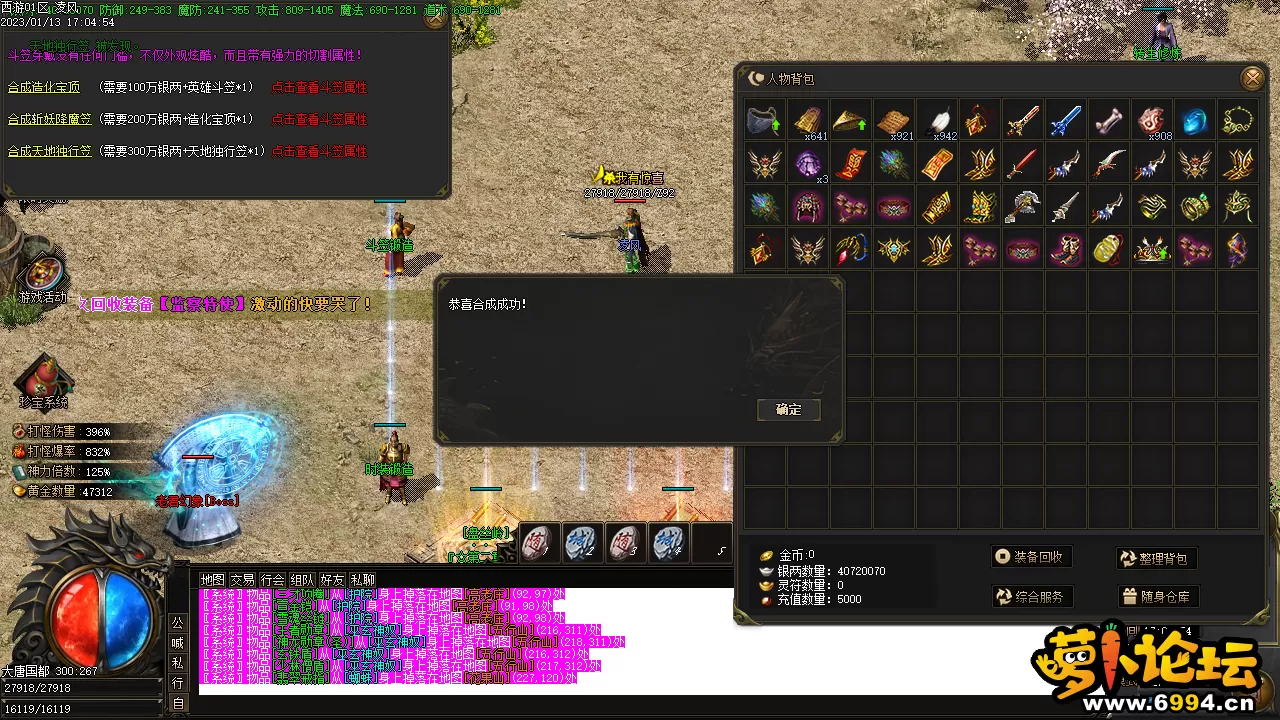Open the 随身仓库 portable warehouse
Screen dimensions: 1280x720
click(x=1157, y=597)
